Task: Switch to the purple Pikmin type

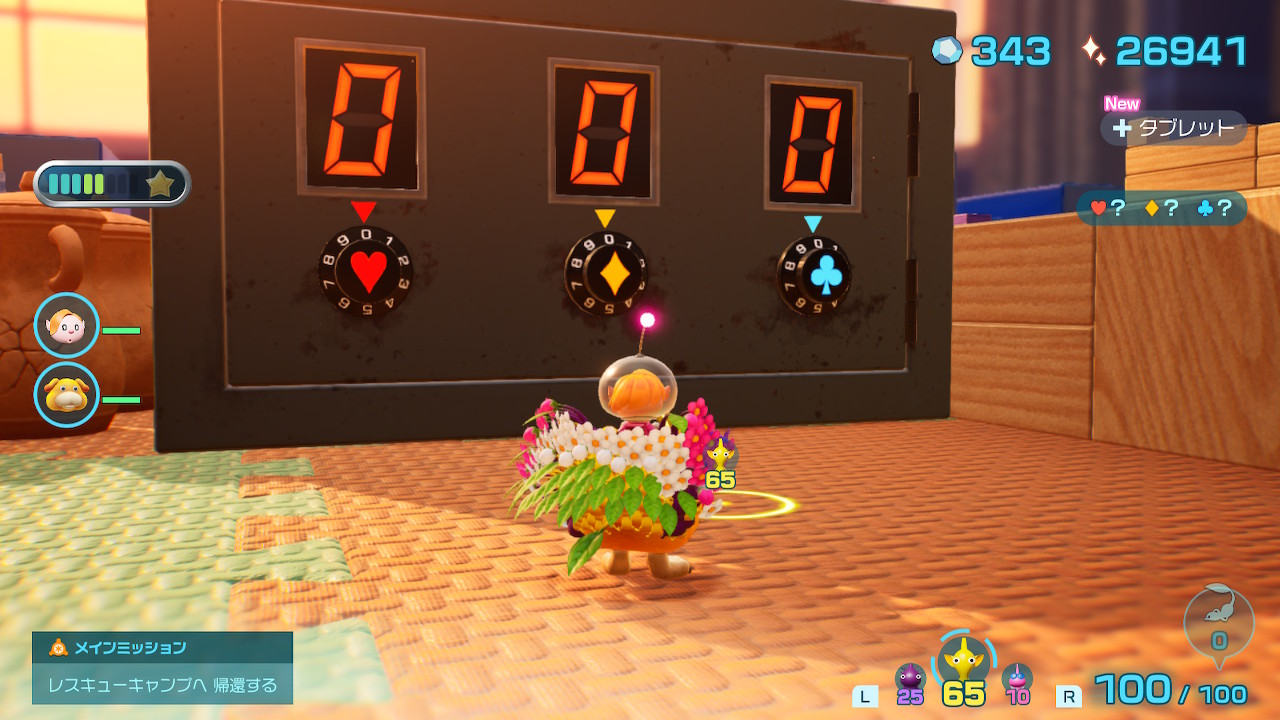Action: [909, 678]
